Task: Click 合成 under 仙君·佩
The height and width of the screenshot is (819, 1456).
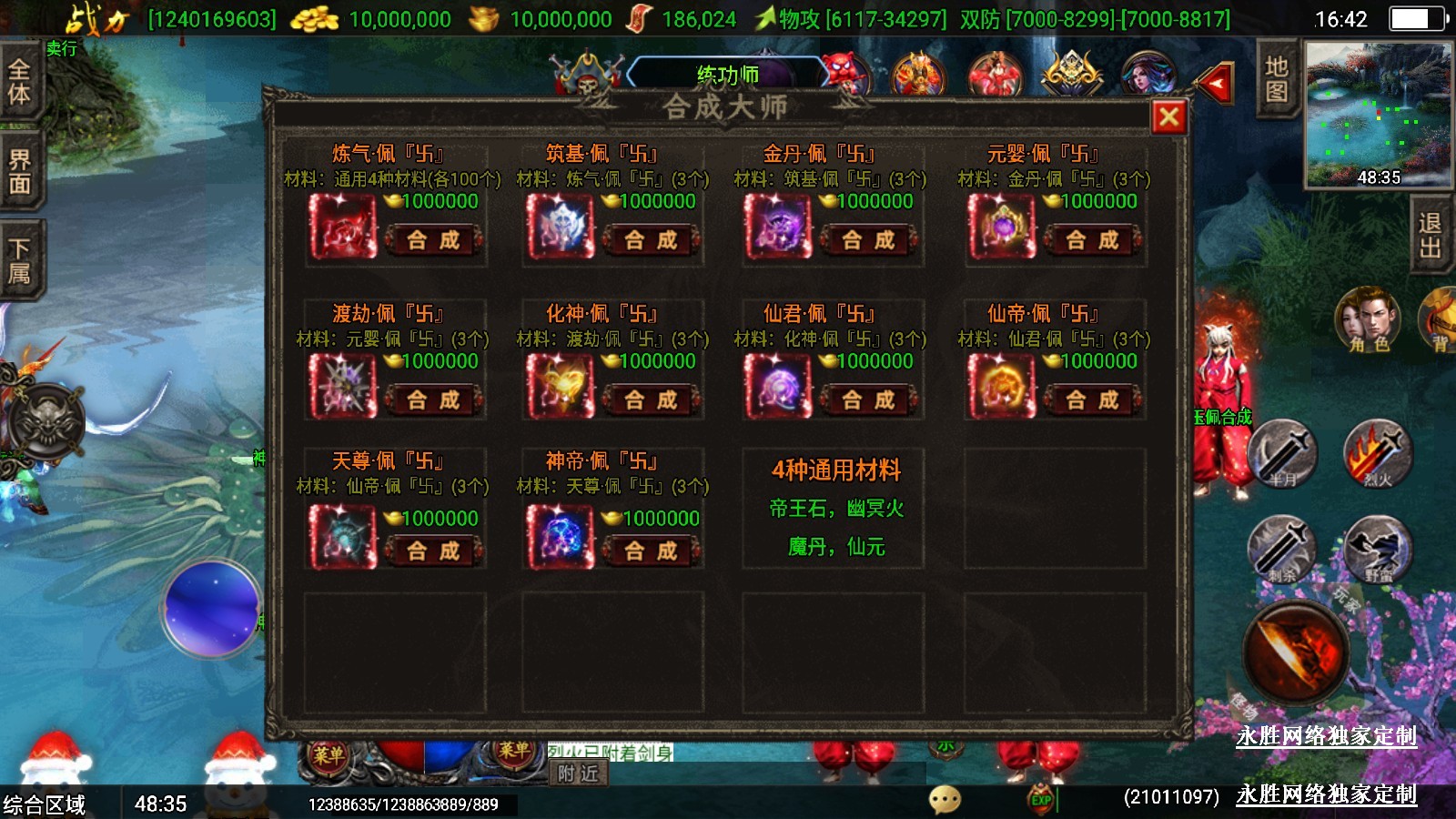Action: point(868,399)
